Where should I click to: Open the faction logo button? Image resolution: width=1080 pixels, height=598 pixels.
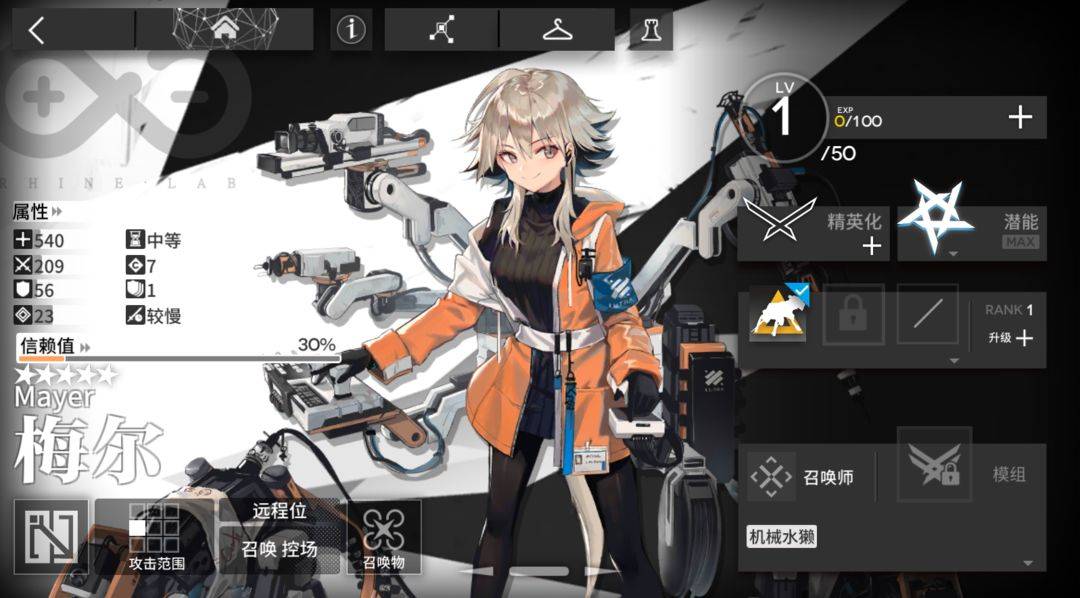click(51, 537)
